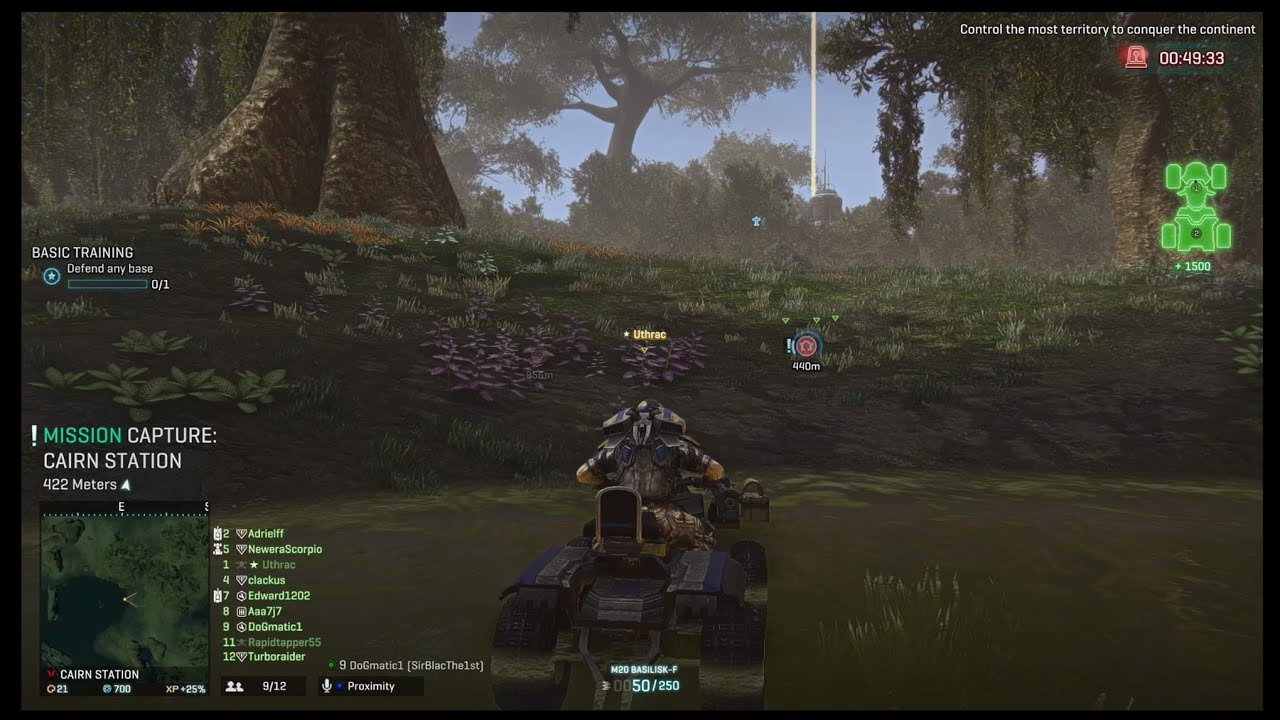Select DoGmatic1's row in the squad roster
Viewport: 1280px width, 720px height.
[x=274, y=627]
